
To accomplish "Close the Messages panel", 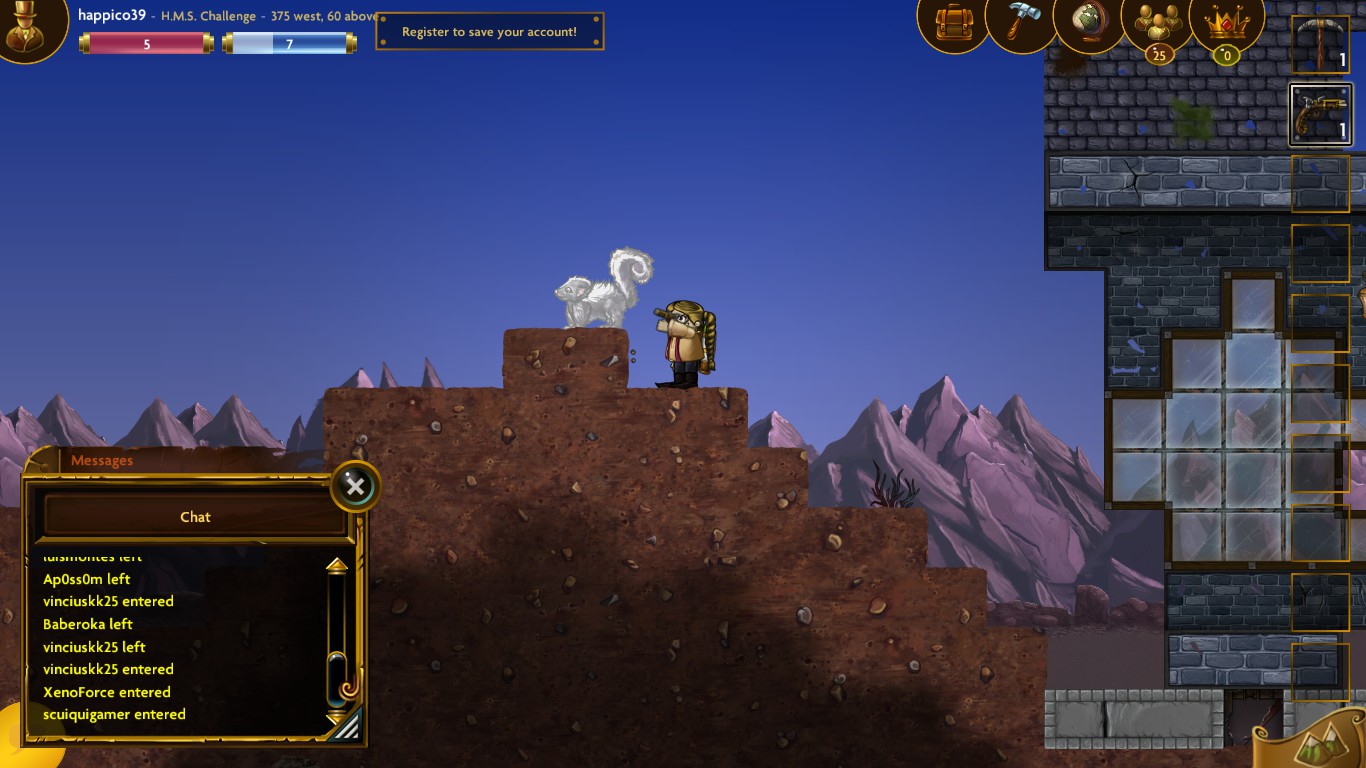I will pos(355,487).
